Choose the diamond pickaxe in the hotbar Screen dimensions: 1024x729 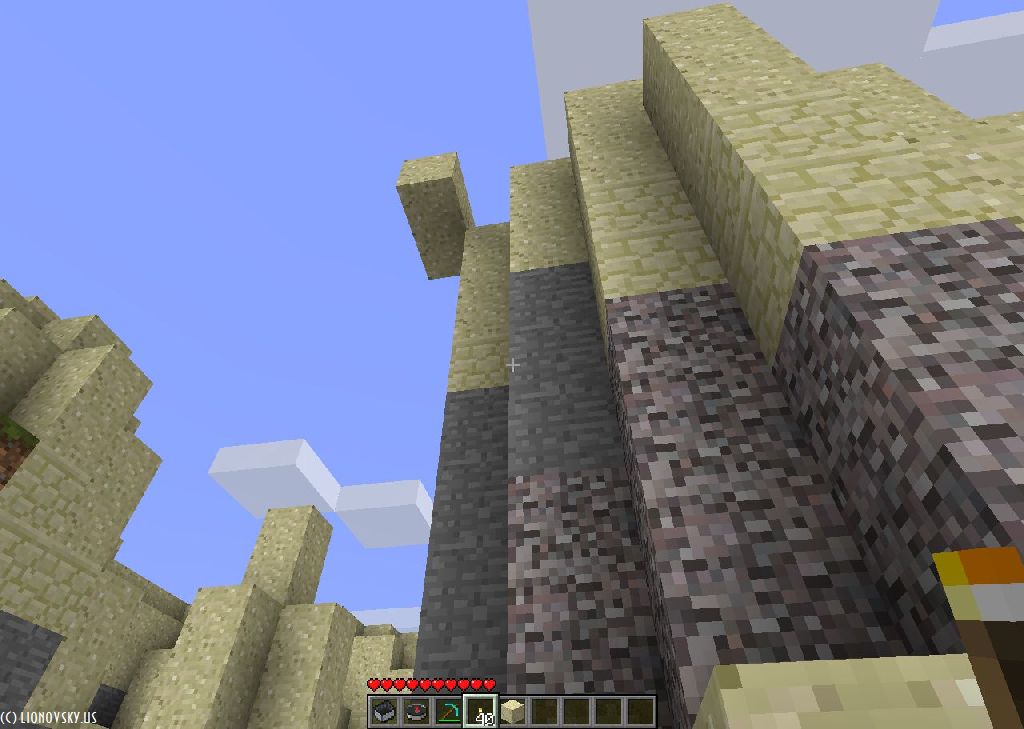[x=448, y=711]
